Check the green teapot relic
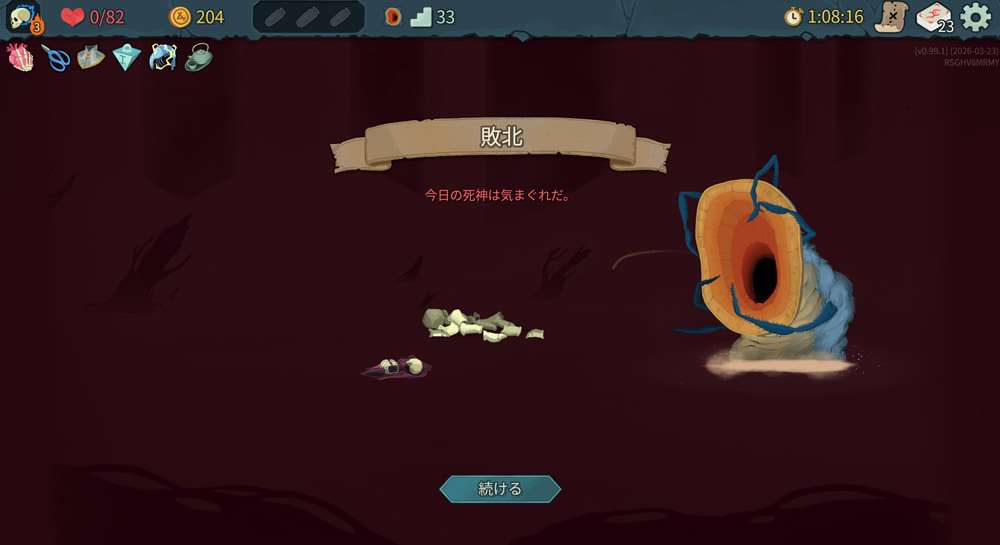Screen dimensions: 1000x545 (x=197, y=57)
